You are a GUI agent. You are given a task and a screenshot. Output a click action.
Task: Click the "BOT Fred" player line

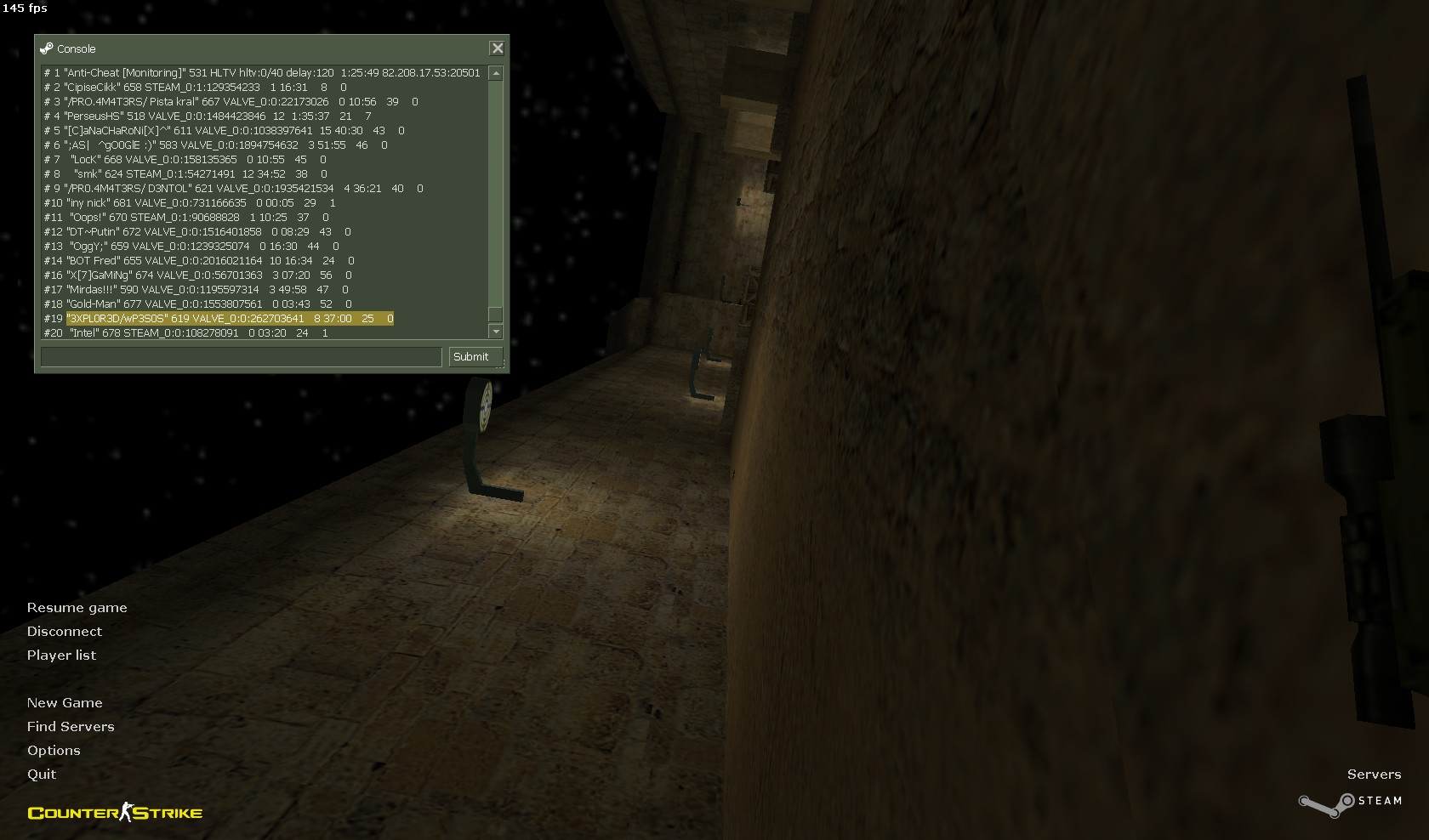coord(199,261)
